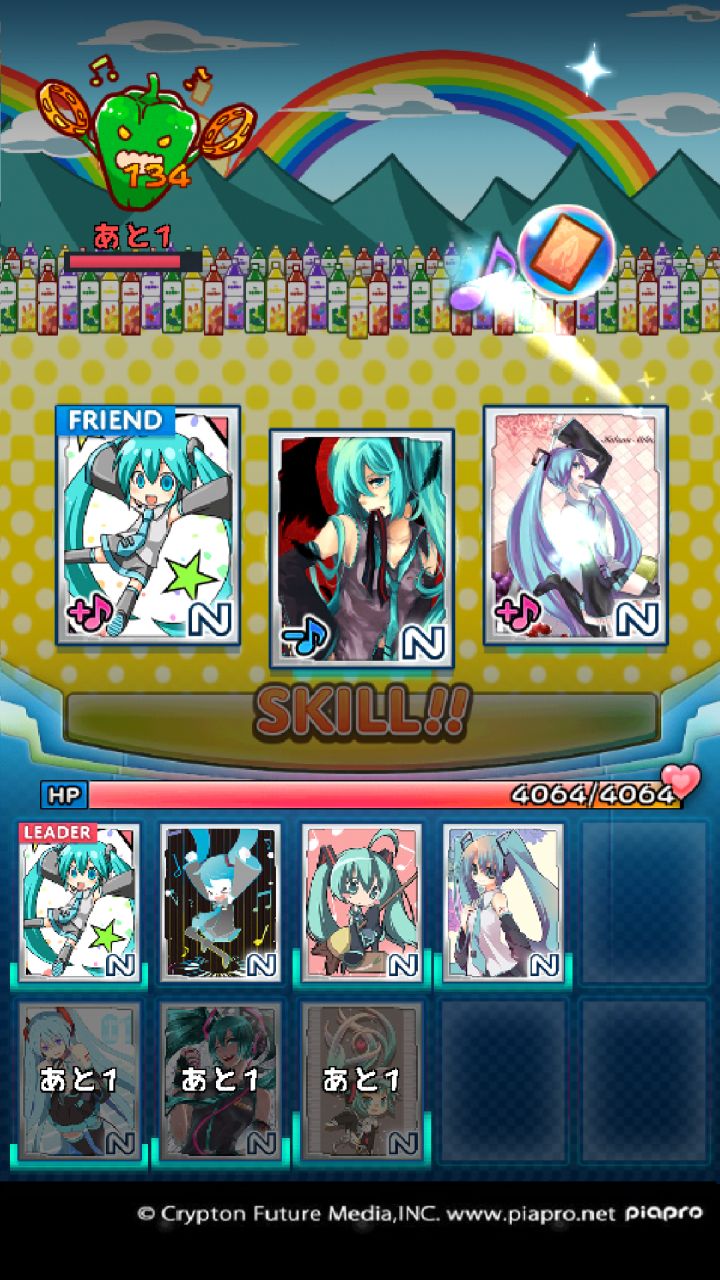This screenshot has height=1280, width=720.
Task: Pick the pink-background long-haired Miku card
Action: click(x=575, y=524)
